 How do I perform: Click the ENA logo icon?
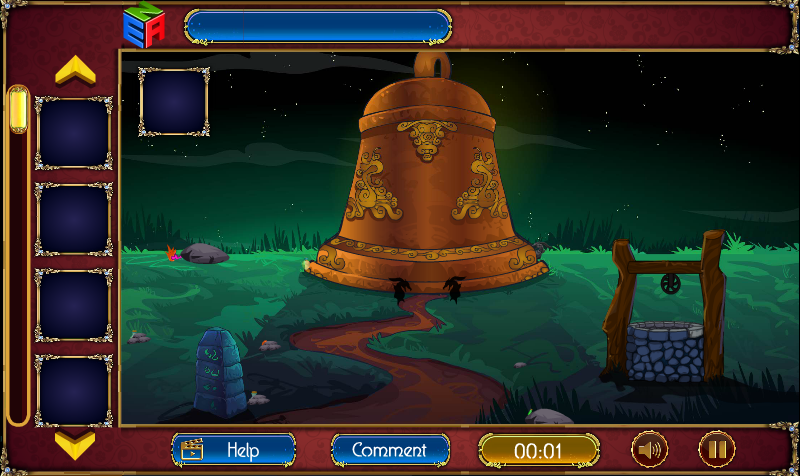[144, 26]
